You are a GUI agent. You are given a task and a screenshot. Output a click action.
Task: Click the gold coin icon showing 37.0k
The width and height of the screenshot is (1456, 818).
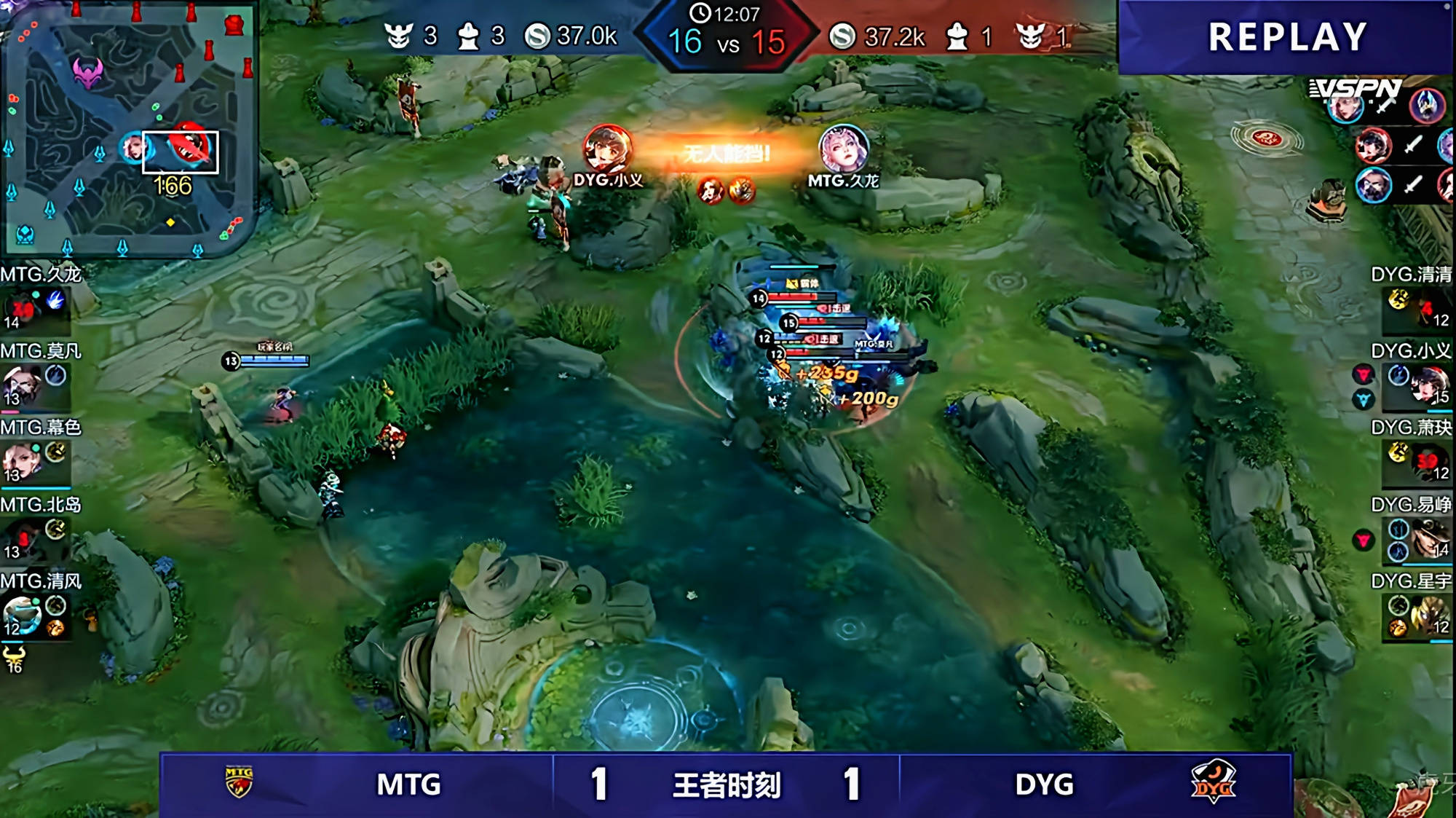(537, 35)
